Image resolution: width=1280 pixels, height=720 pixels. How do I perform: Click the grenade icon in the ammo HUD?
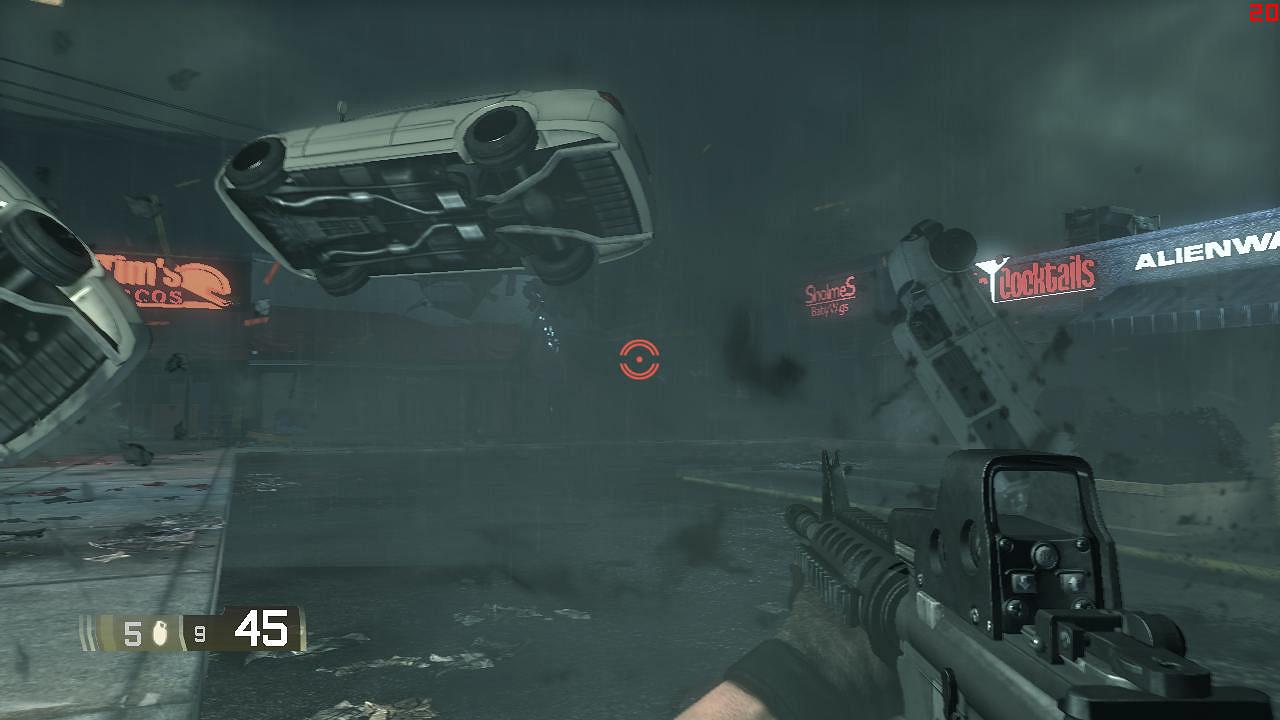(160, 632)
